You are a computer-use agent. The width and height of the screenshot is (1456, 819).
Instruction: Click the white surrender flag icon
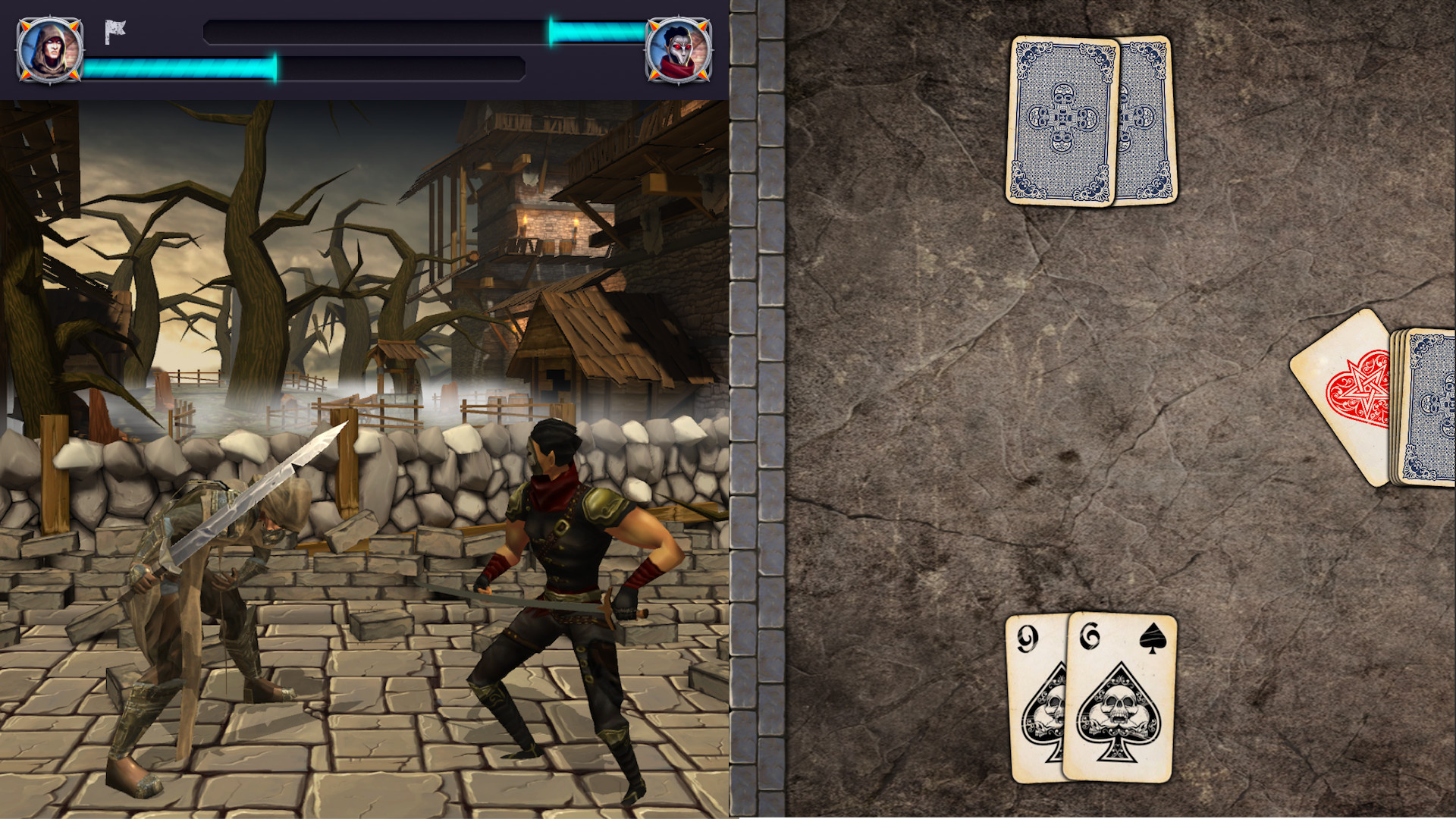point(115,32)
